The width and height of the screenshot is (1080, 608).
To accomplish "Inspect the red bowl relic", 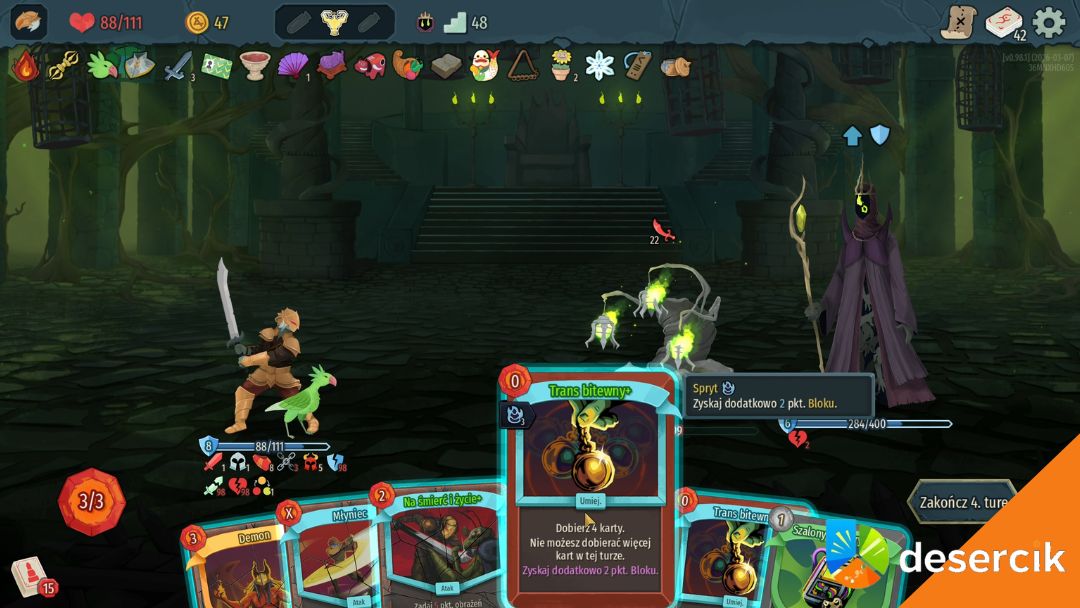I will (254, 66).
